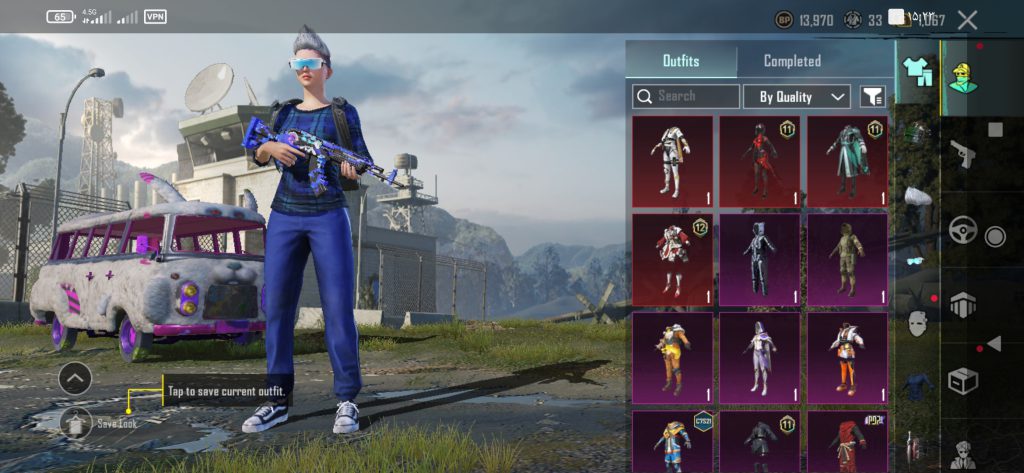Switch to the Completed tab
Viewport: 1024px width, 473px height.
792,61
